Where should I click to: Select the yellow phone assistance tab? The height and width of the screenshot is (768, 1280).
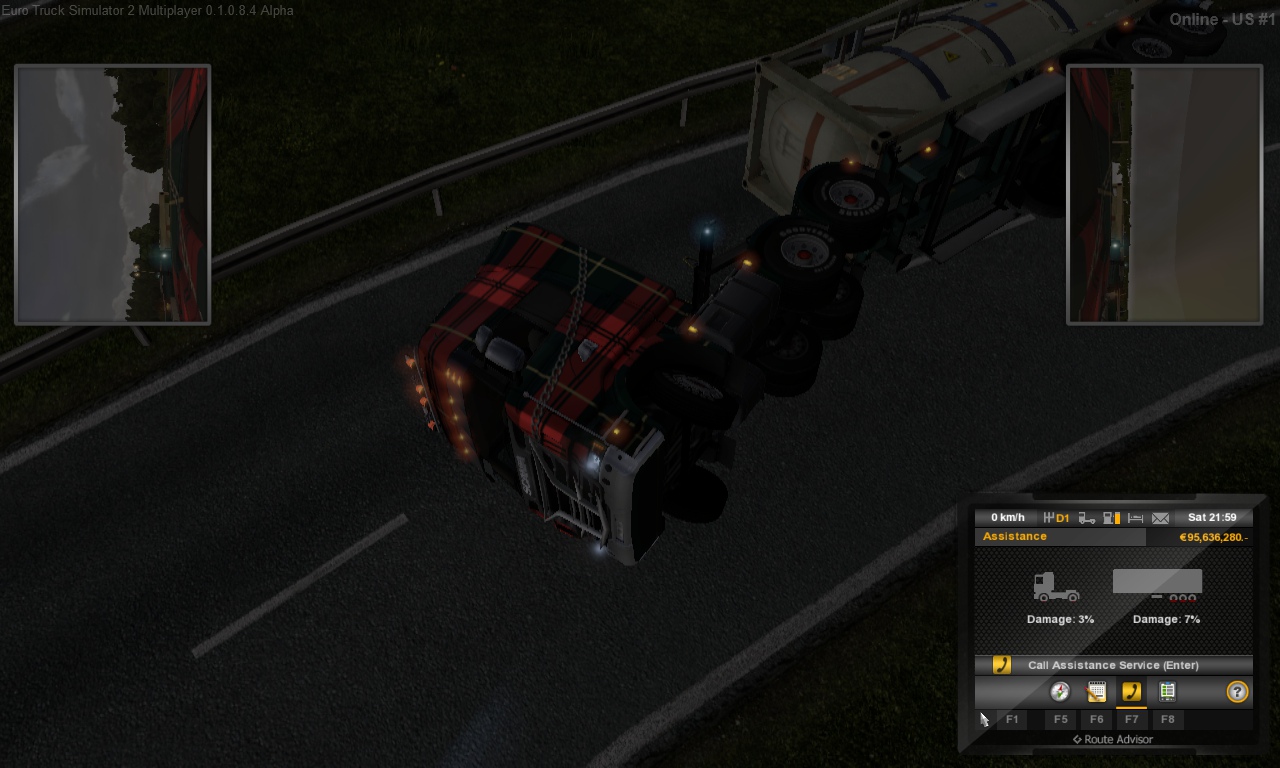(x=1131, y=691)
